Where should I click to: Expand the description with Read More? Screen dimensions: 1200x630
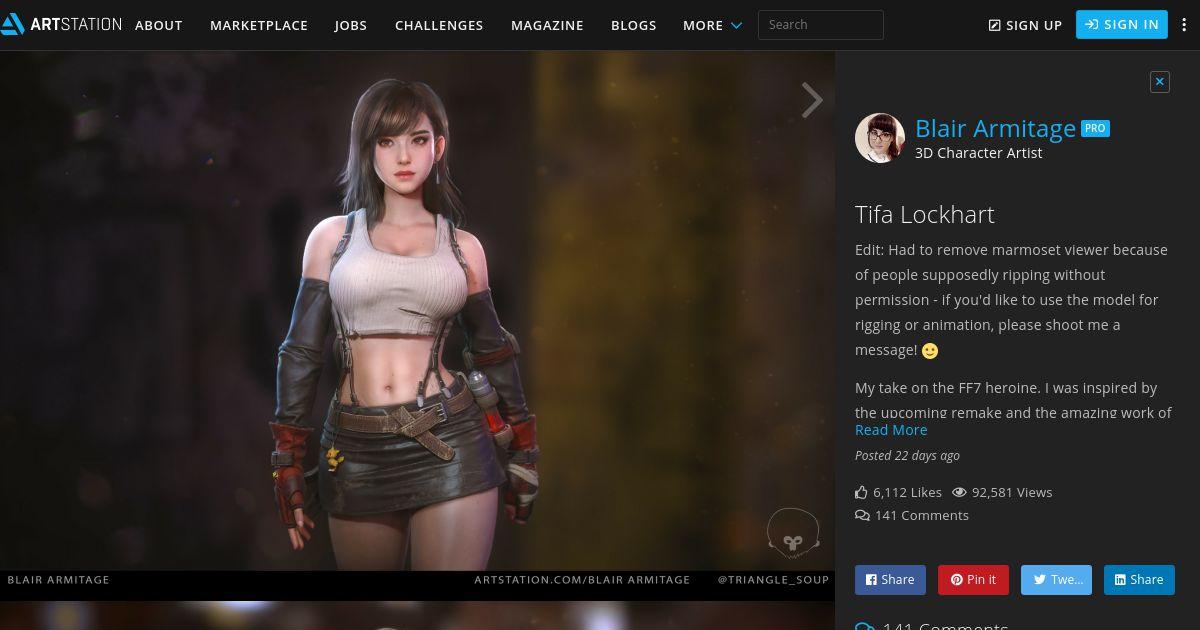[x=891, y=430]
